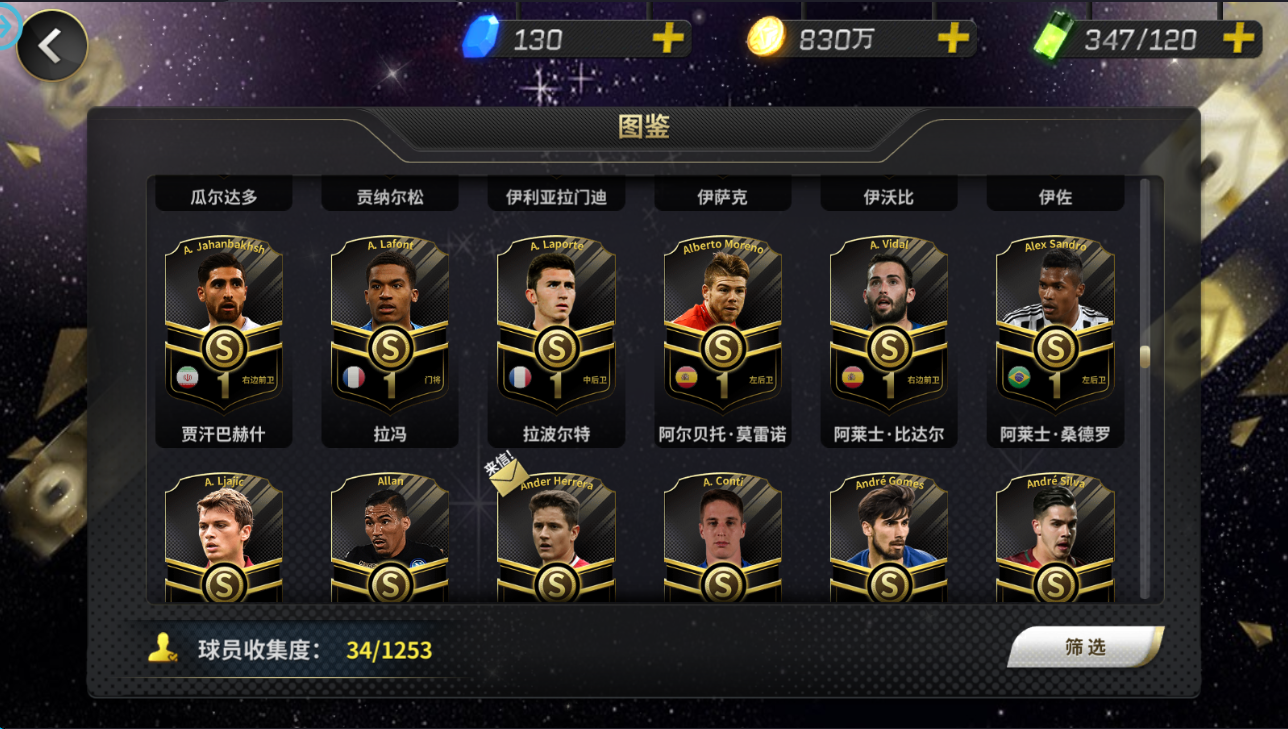The image size is (1288, 729).
Task: View the A. Conti player card
Action: pyautogui.click(x=722, y=540)
